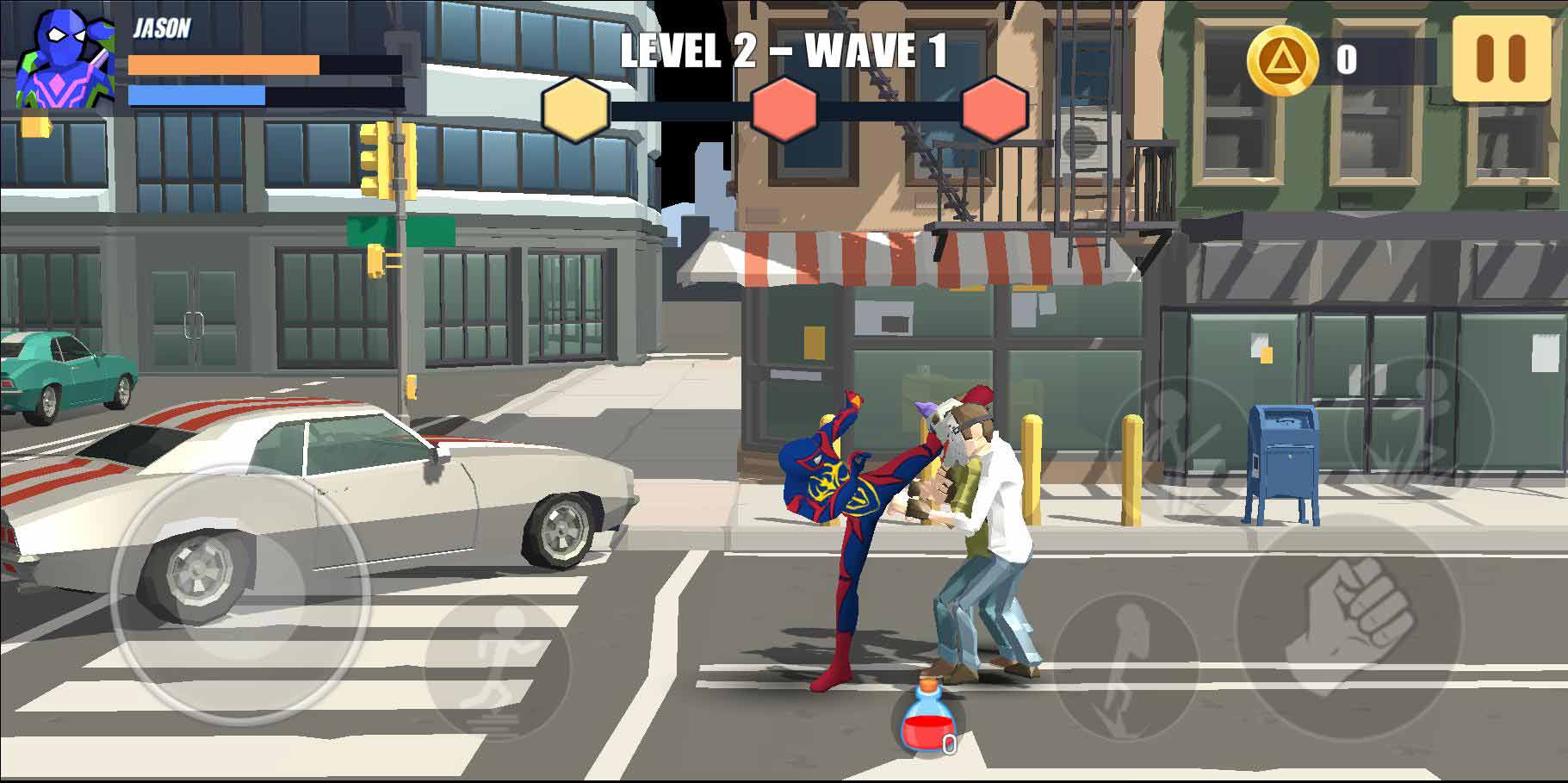Click the gold coin currency icon

[1282, 60]
